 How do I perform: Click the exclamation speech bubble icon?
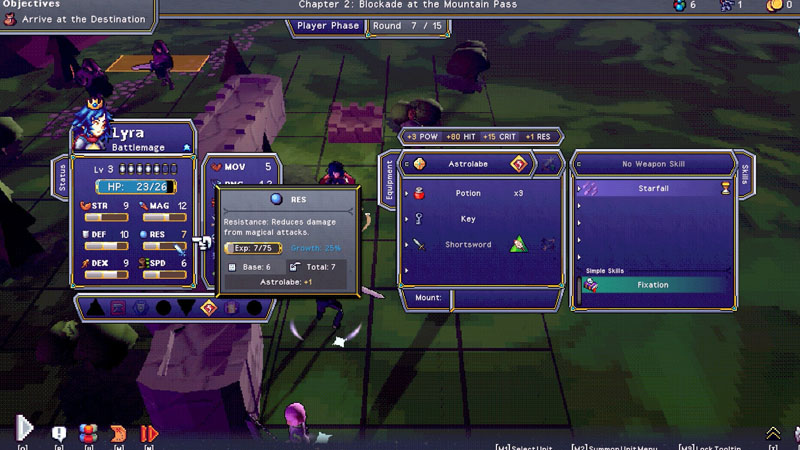(x=59, y=433)
